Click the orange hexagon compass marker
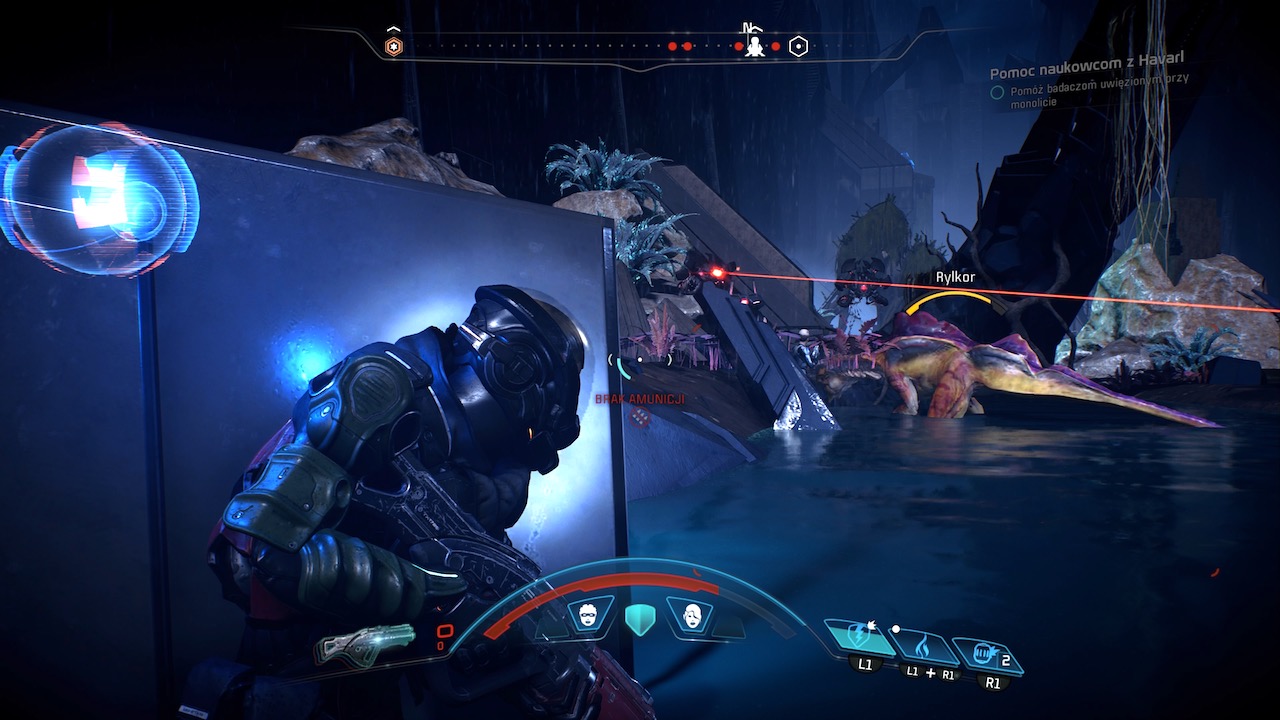Screen dimensions: 1280x720 click(x=394, y=46)
